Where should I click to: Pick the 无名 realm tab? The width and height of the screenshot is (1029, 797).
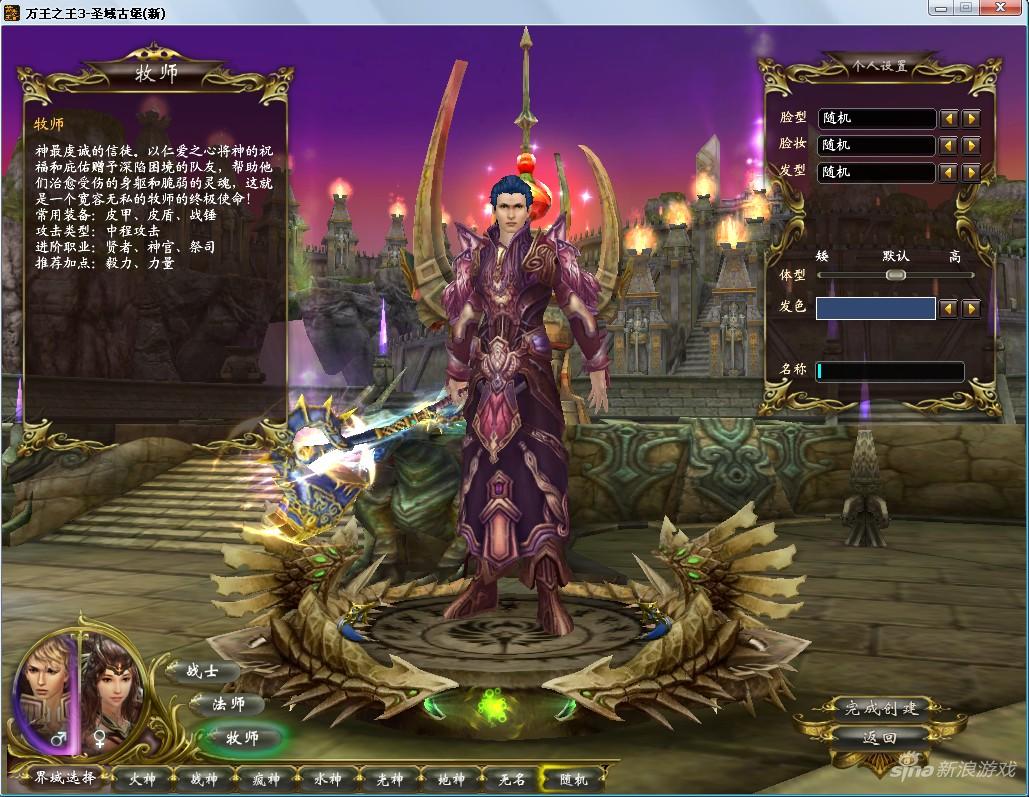(512, 779)
